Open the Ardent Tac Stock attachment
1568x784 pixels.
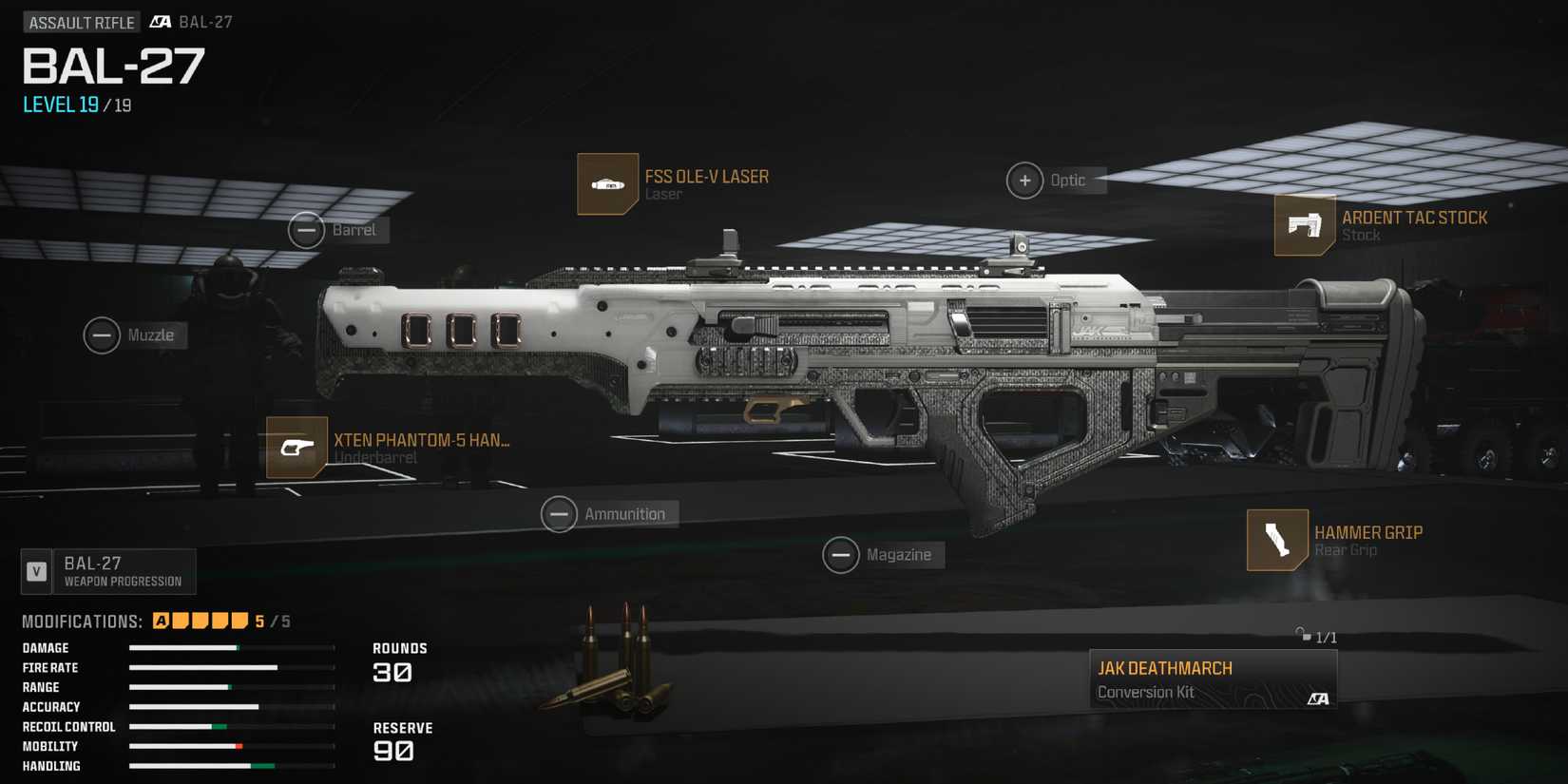(x=1305, y=228)
